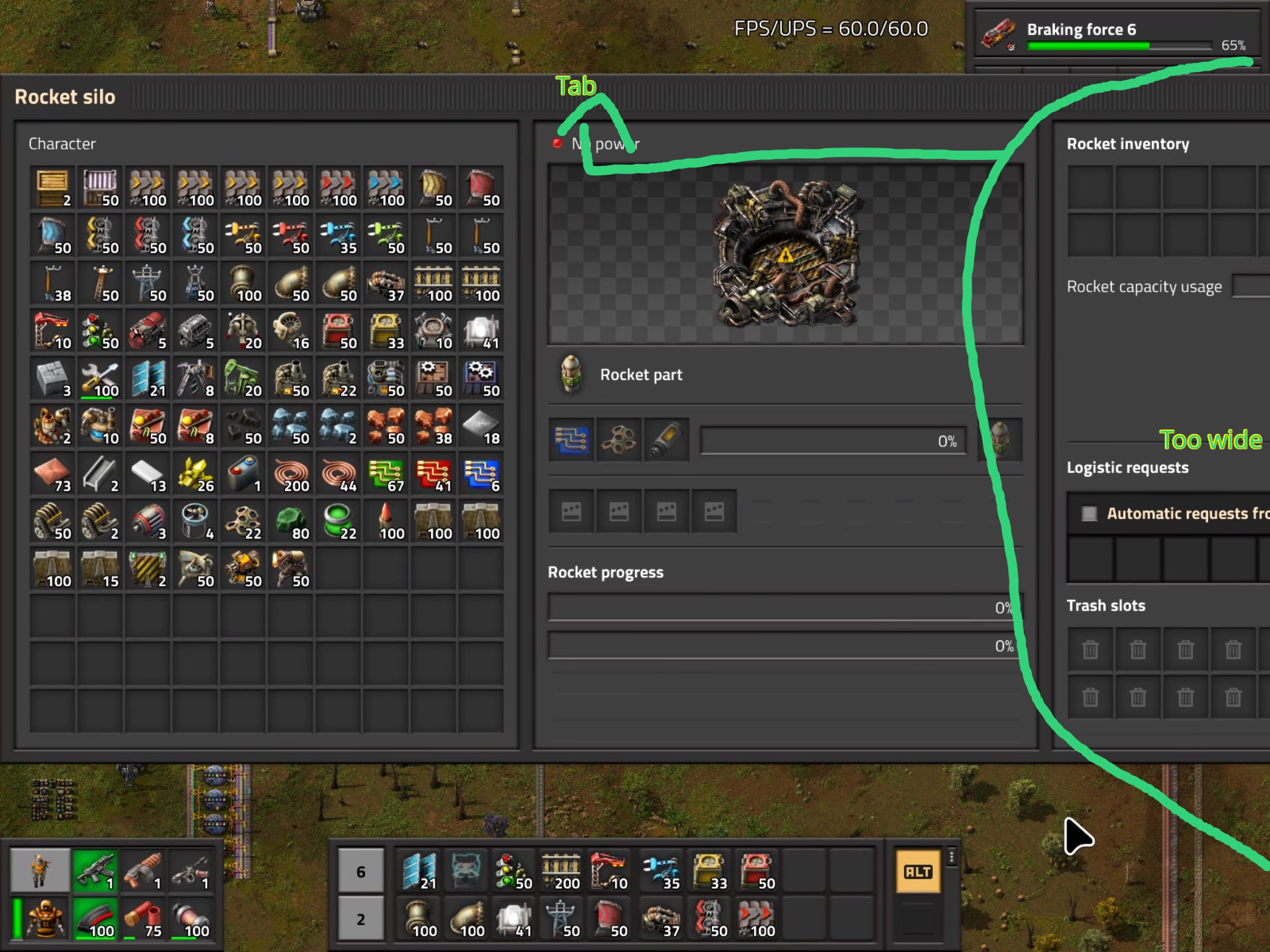
Task: Choose the rail stack of 200 in quickbar
Action: [561, 872]
